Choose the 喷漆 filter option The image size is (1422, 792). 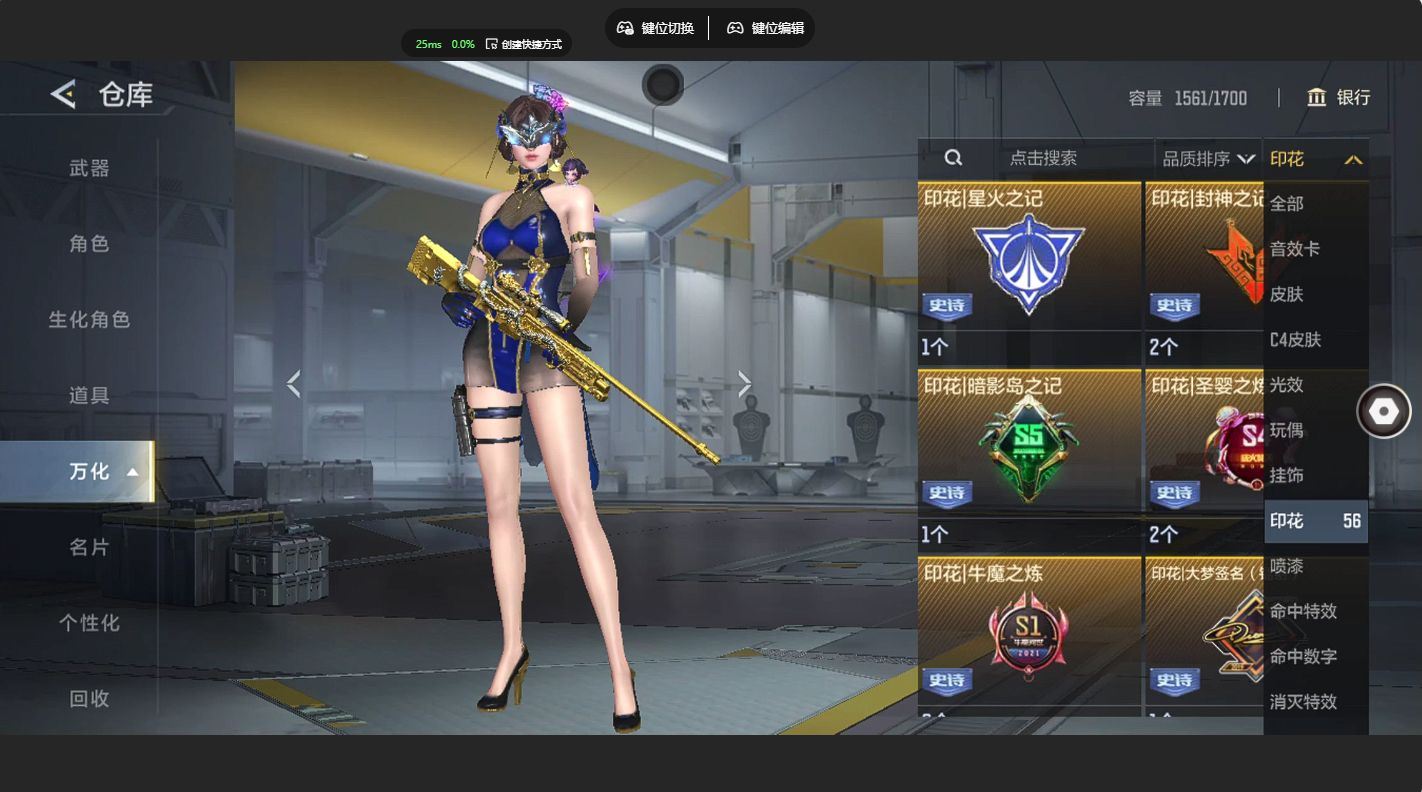point(1287,566)
